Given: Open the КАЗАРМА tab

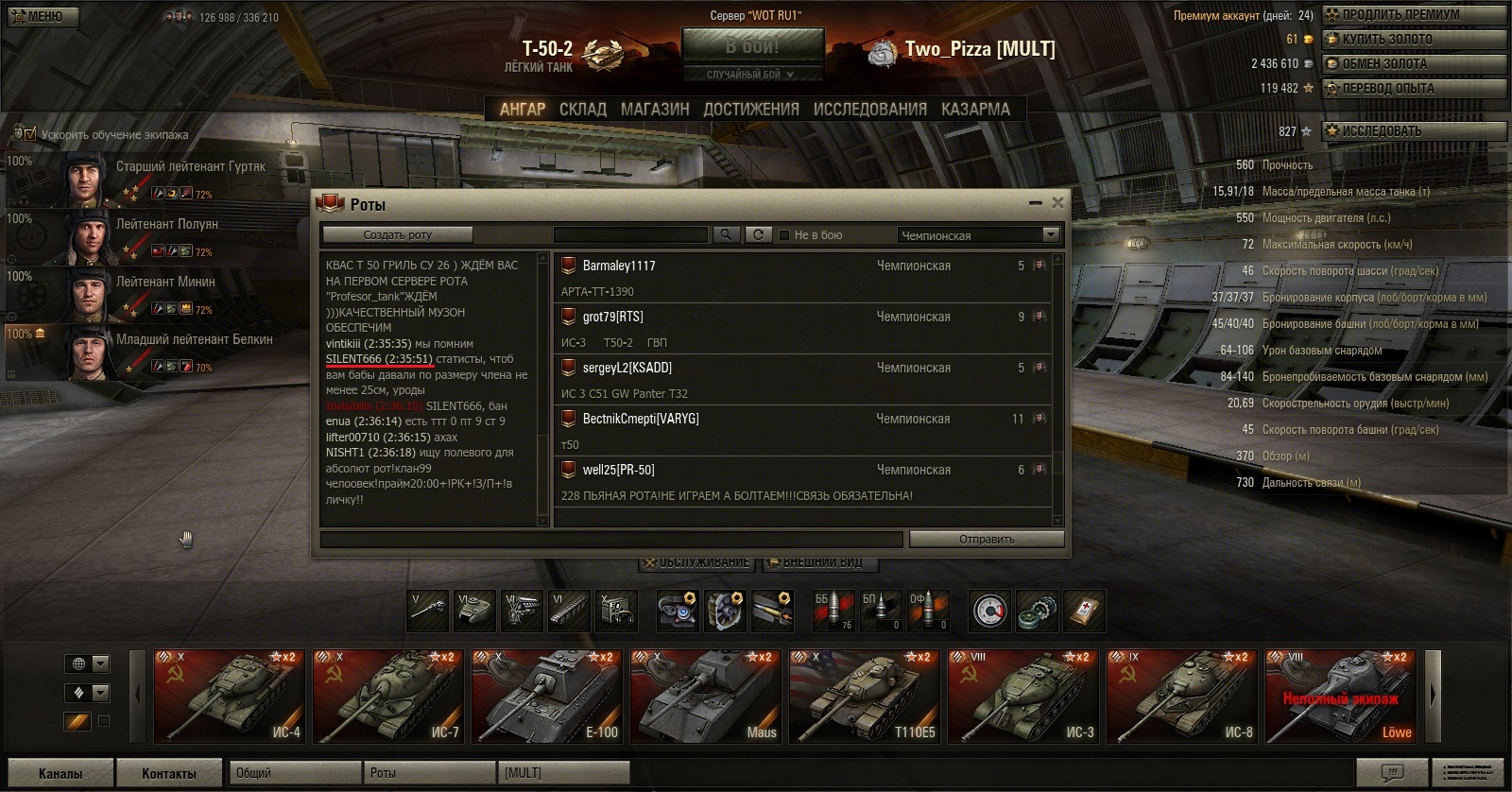Looking at the screenshot, I should pyautogui.click(x=975, y=110).
